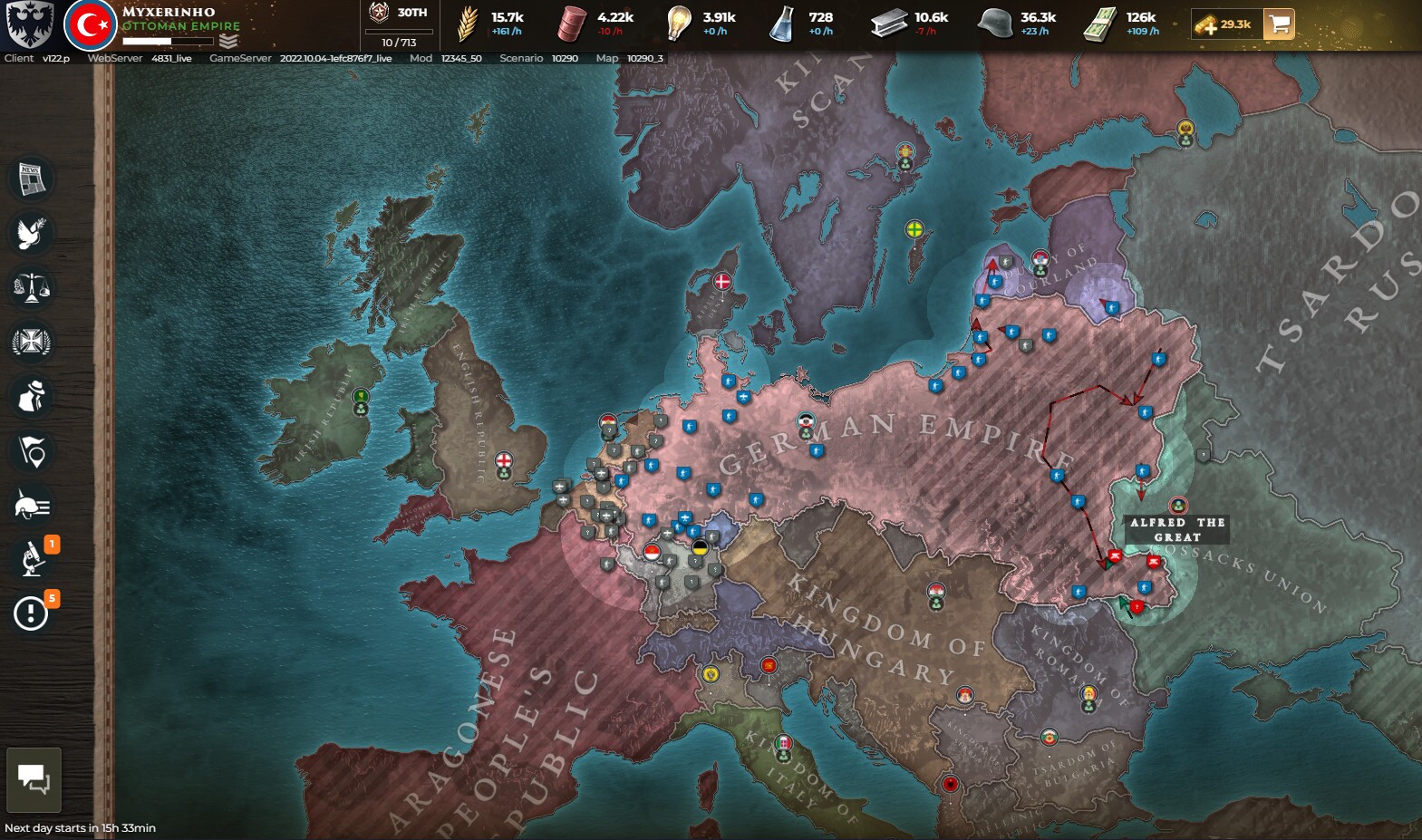Open your Ottoman Empire player profile
Viewport: 1422px width, 840px height.
coord(90,22)
